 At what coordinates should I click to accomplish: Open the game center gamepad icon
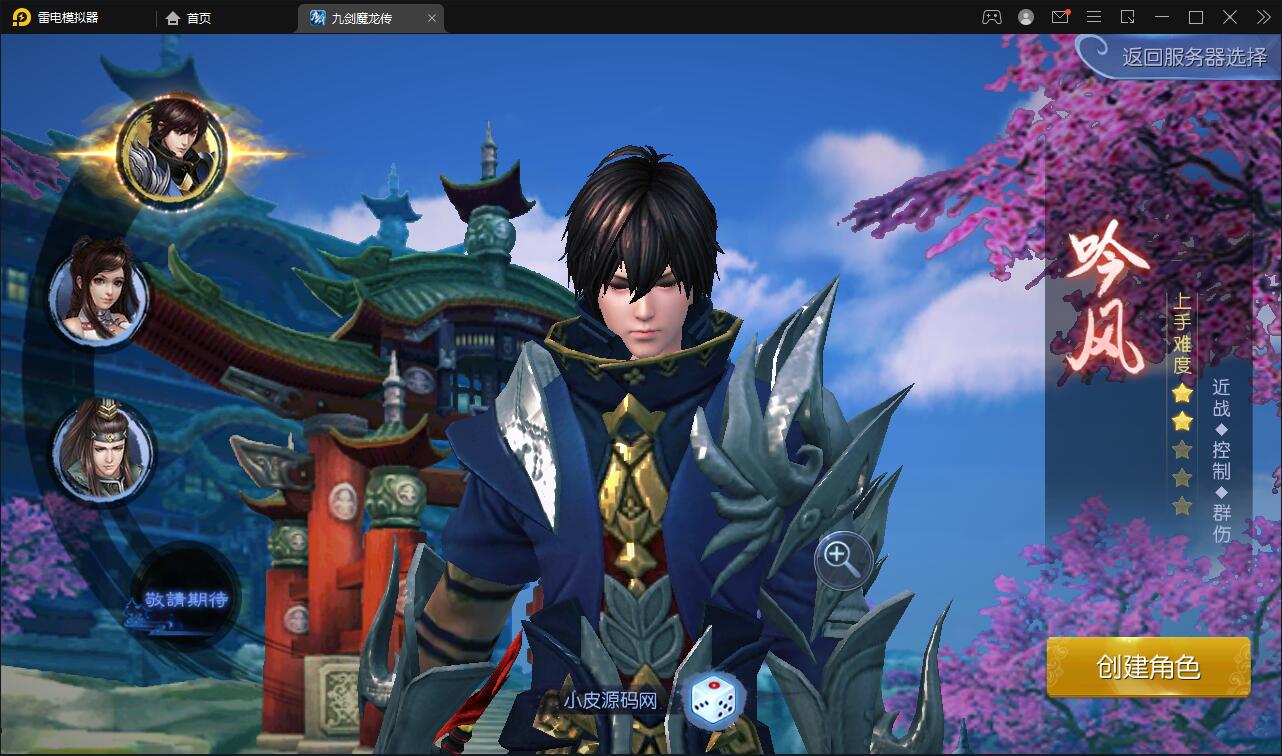pos(990,17)
